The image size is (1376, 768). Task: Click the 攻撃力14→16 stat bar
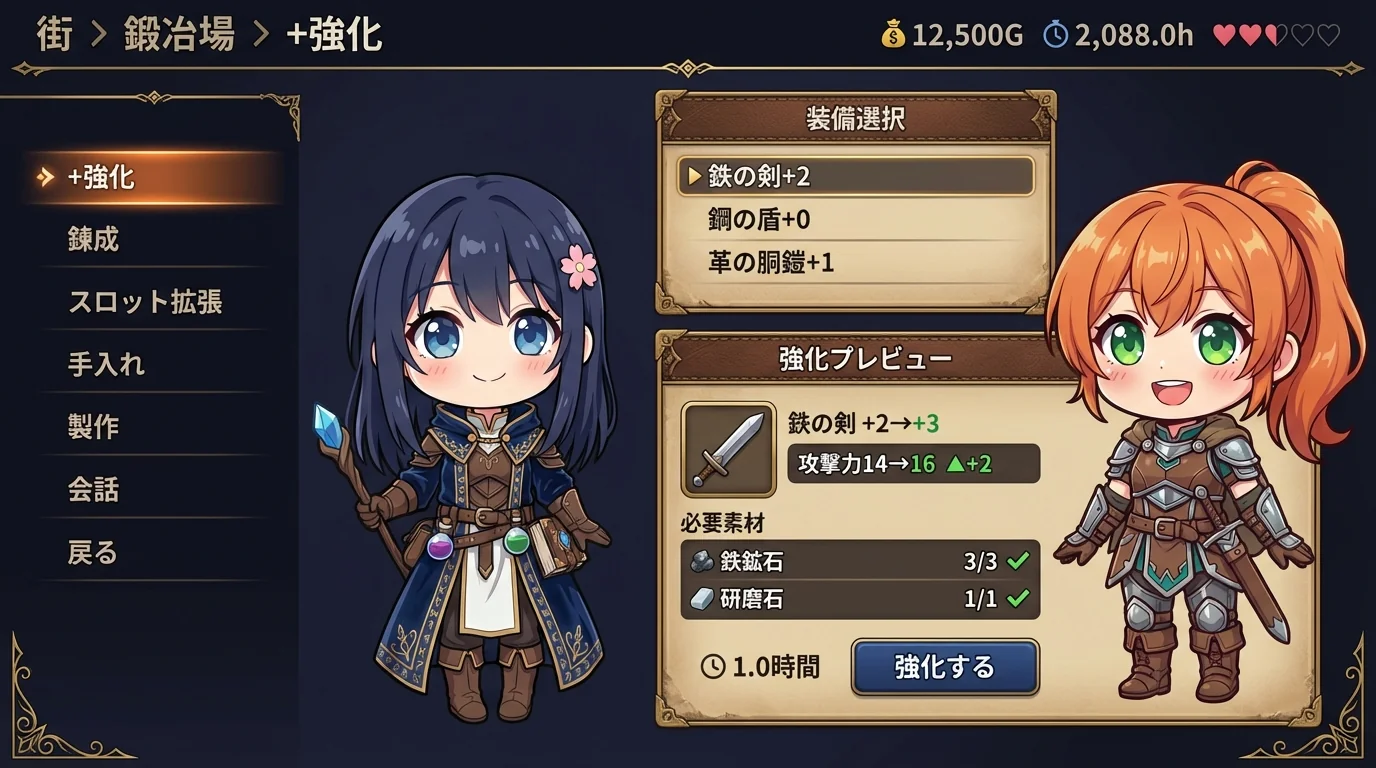tap(915, 463)
